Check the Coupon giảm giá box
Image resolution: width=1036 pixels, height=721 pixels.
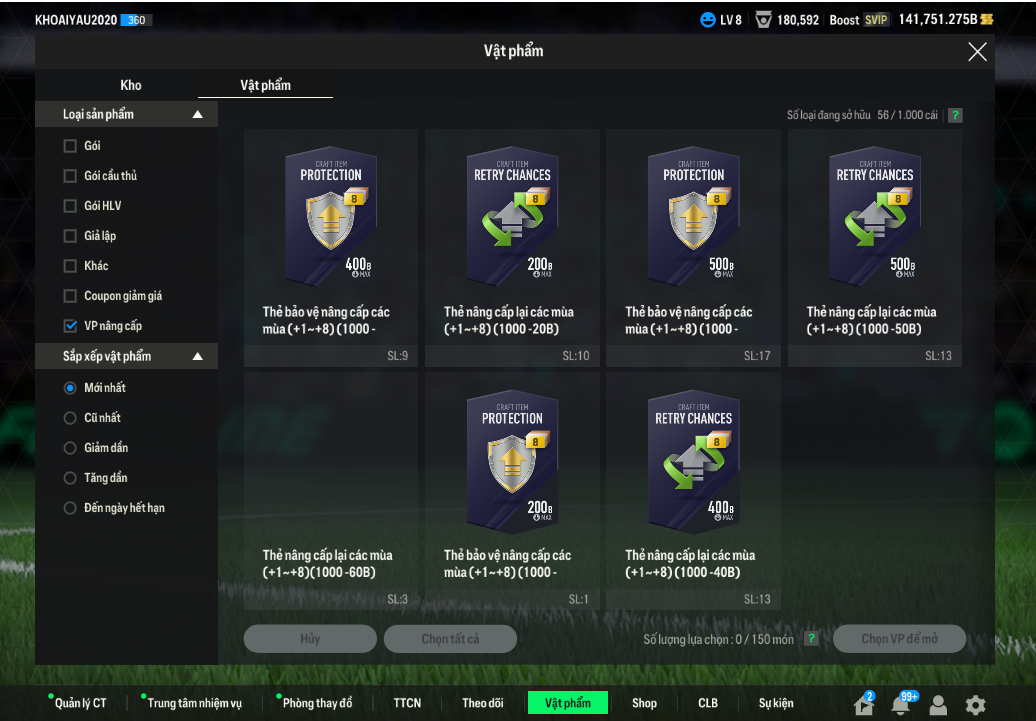coord(70,296)
